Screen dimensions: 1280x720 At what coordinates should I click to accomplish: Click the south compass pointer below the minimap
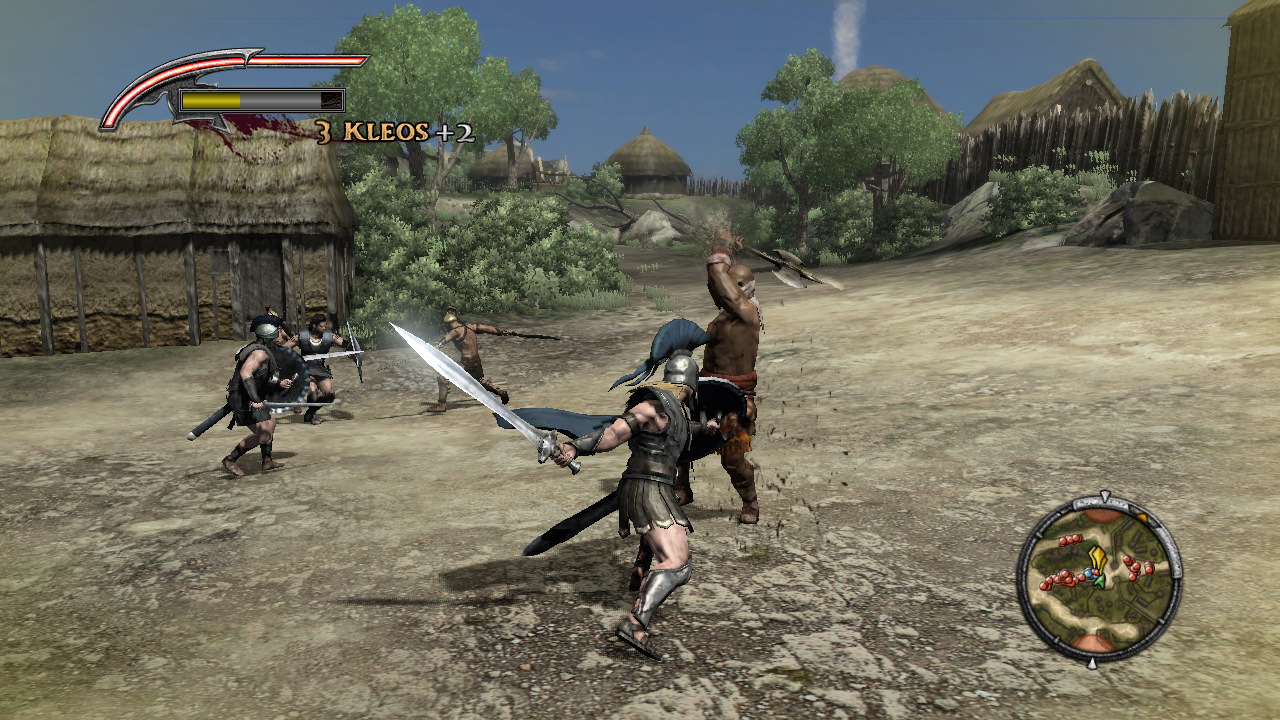[1092, 662]
